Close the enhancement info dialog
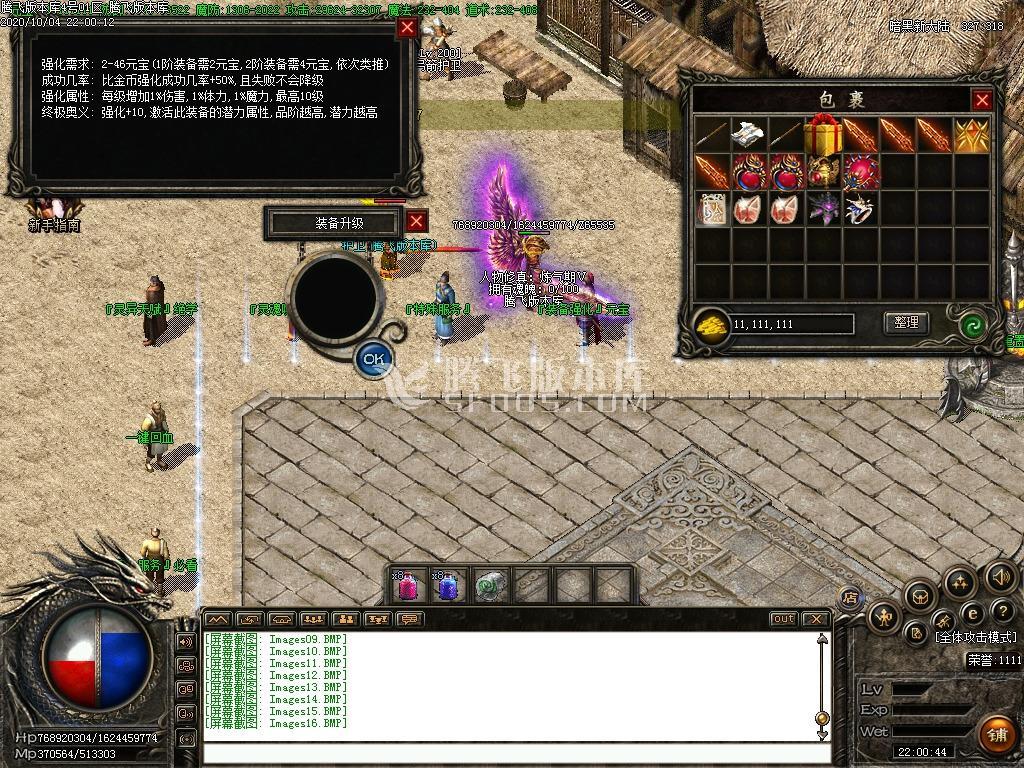Viewport: 1024px width, 768px height. click(x=407, y=28)
